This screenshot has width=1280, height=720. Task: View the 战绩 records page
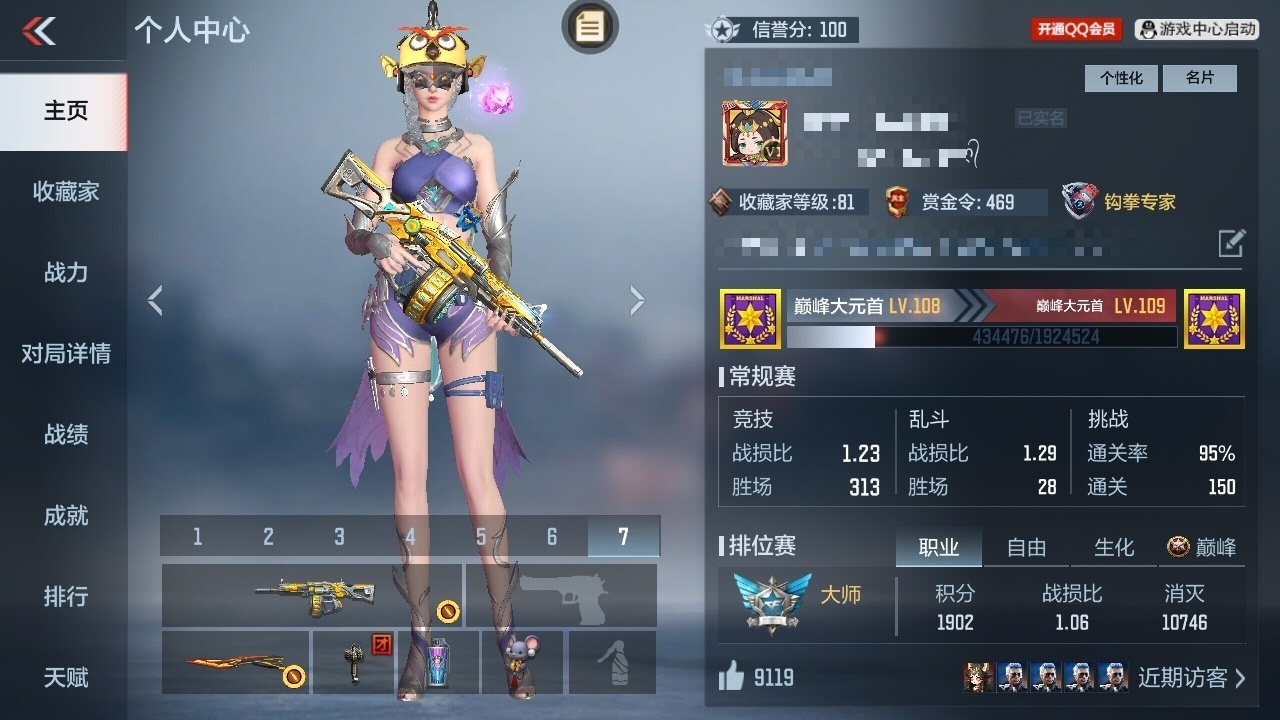(65, 435)
